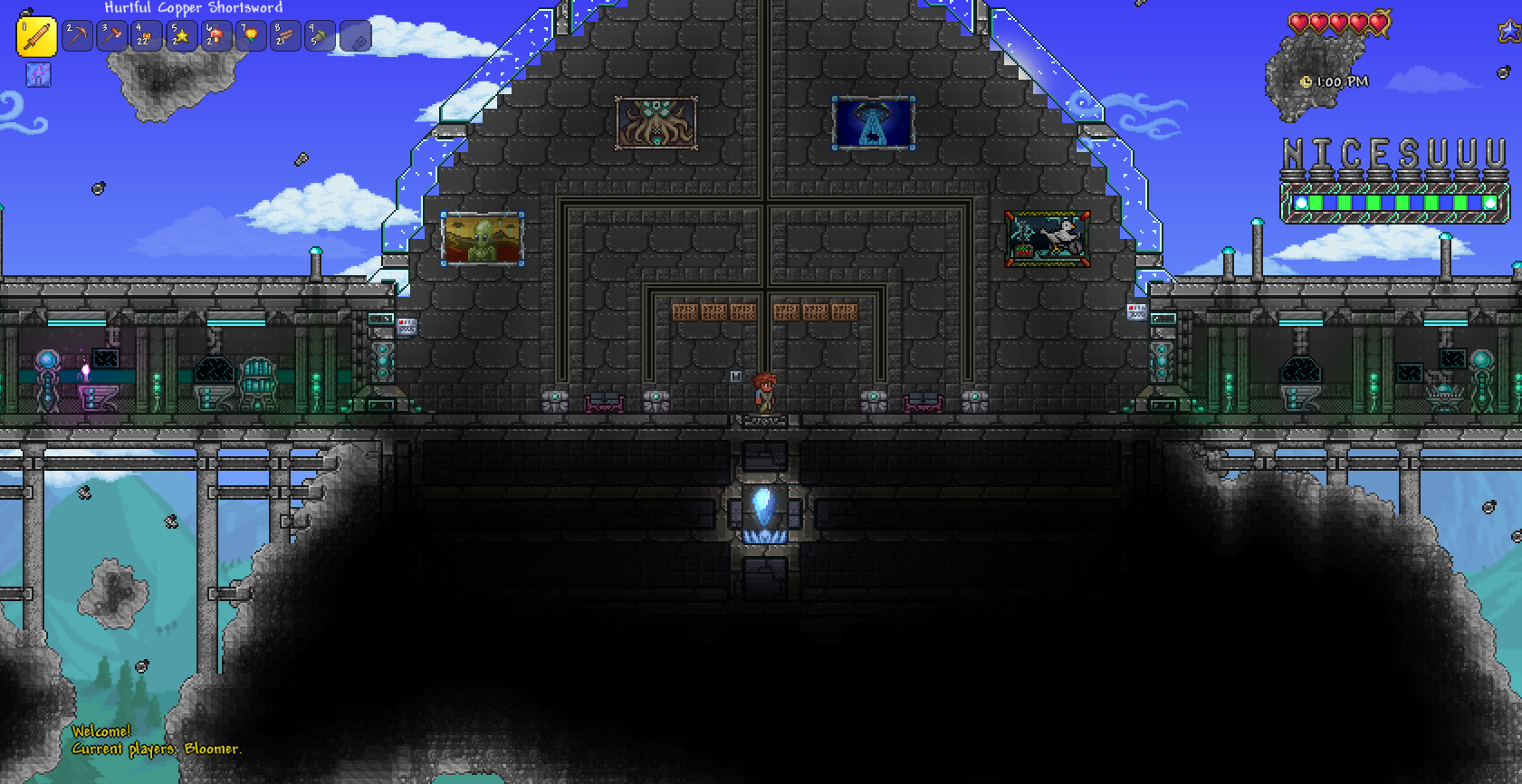1522x784 pixels.
Task: Select the flower item in hotbar slot 7
Action: [x=250, y=37]
